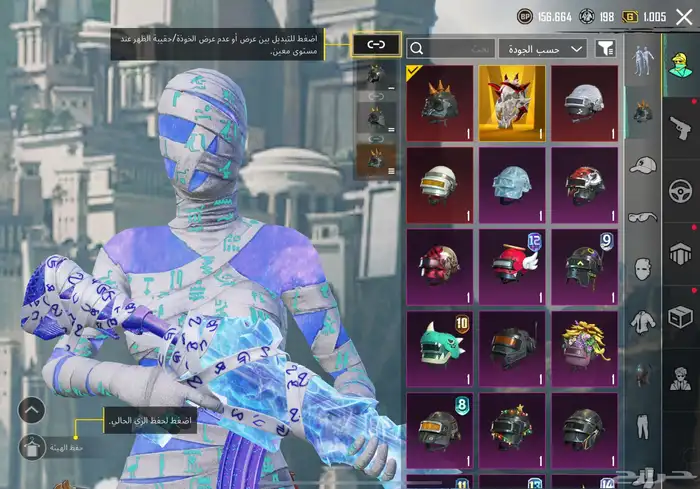Screen dimensions: 700x489
Task: Open the cap headwear category
Action: pyautogui.click(x=641, y=164)
